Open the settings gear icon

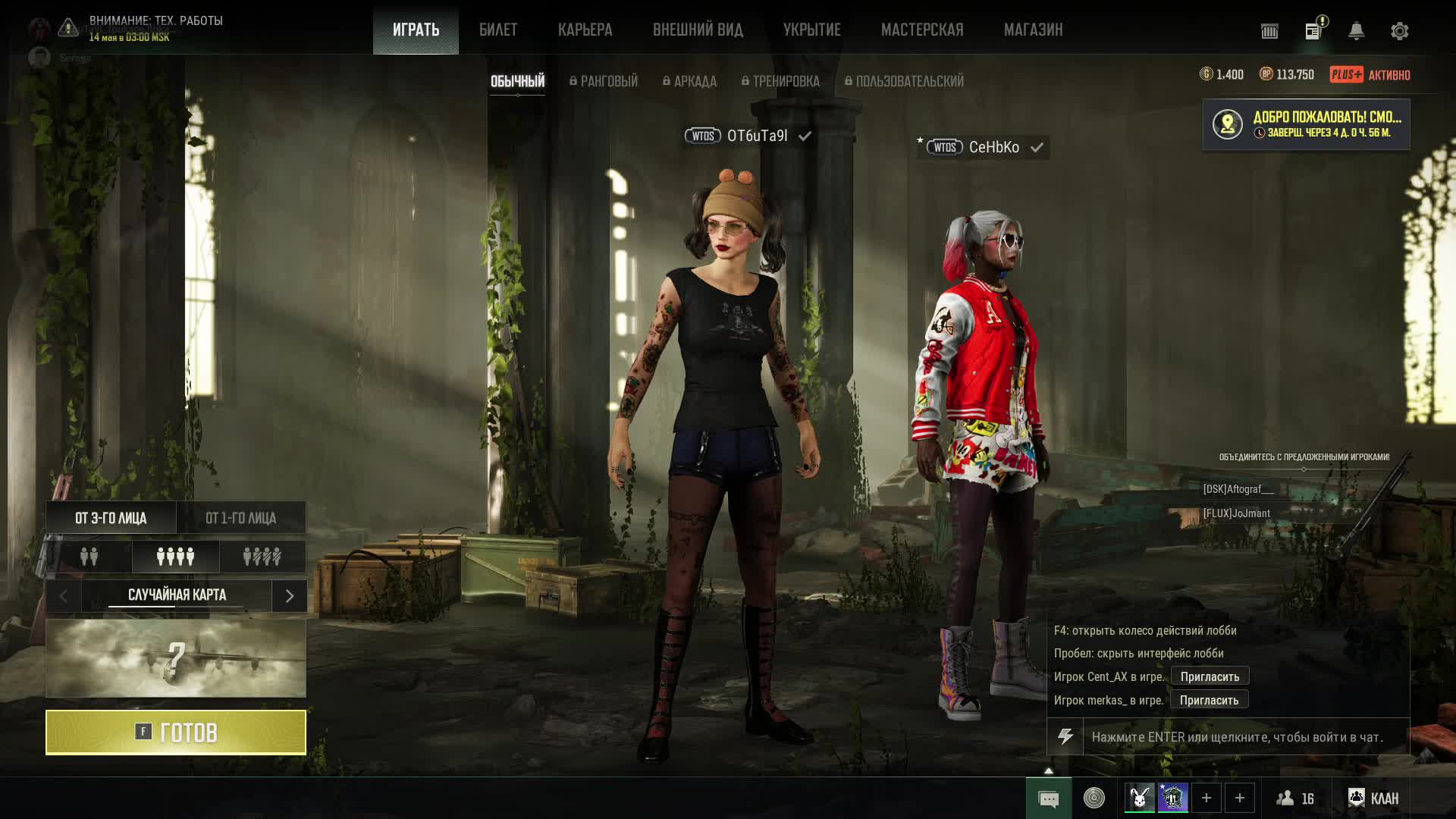coord(1399,31)
